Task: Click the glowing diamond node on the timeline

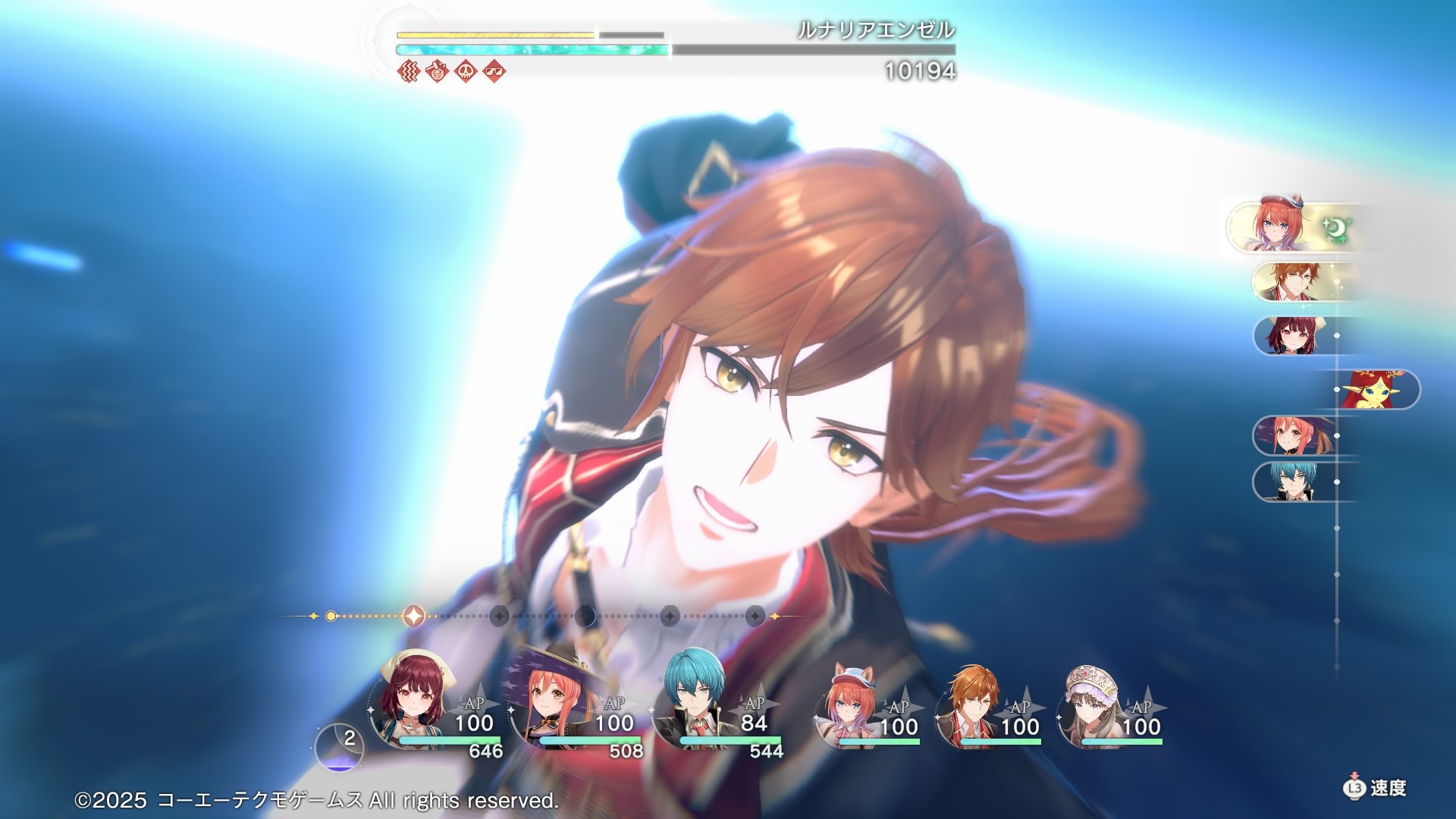Action: [x=413, y=616]
